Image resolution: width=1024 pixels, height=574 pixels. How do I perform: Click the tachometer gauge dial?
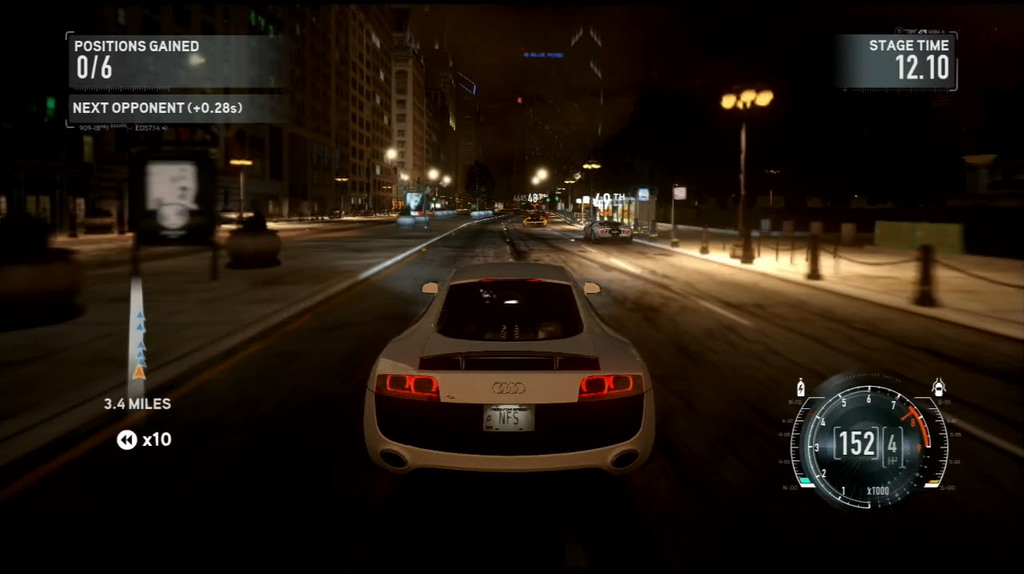[866, 441]
